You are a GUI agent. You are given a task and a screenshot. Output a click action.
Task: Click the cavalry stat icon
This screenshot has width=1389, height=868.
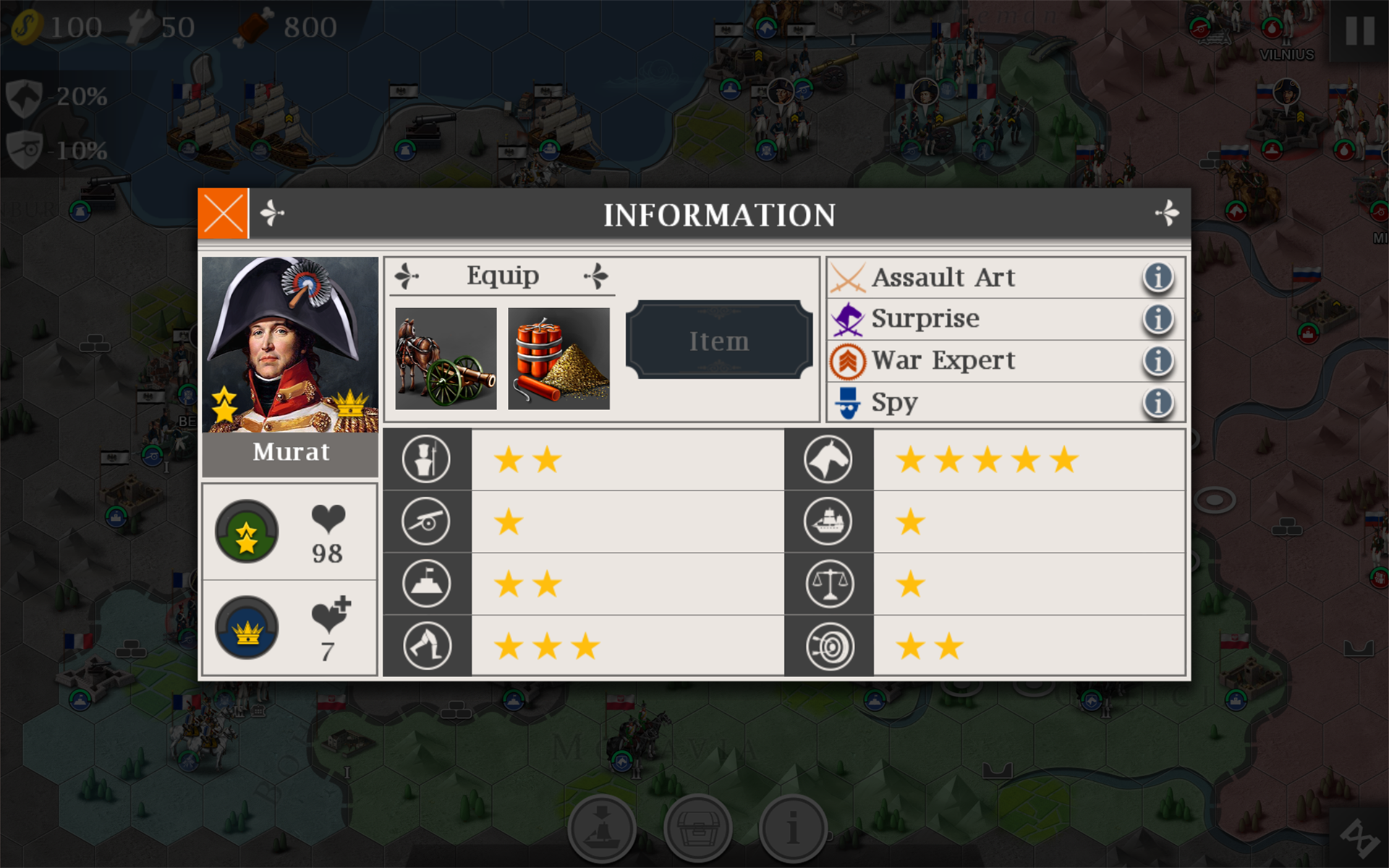coord(829,459)
